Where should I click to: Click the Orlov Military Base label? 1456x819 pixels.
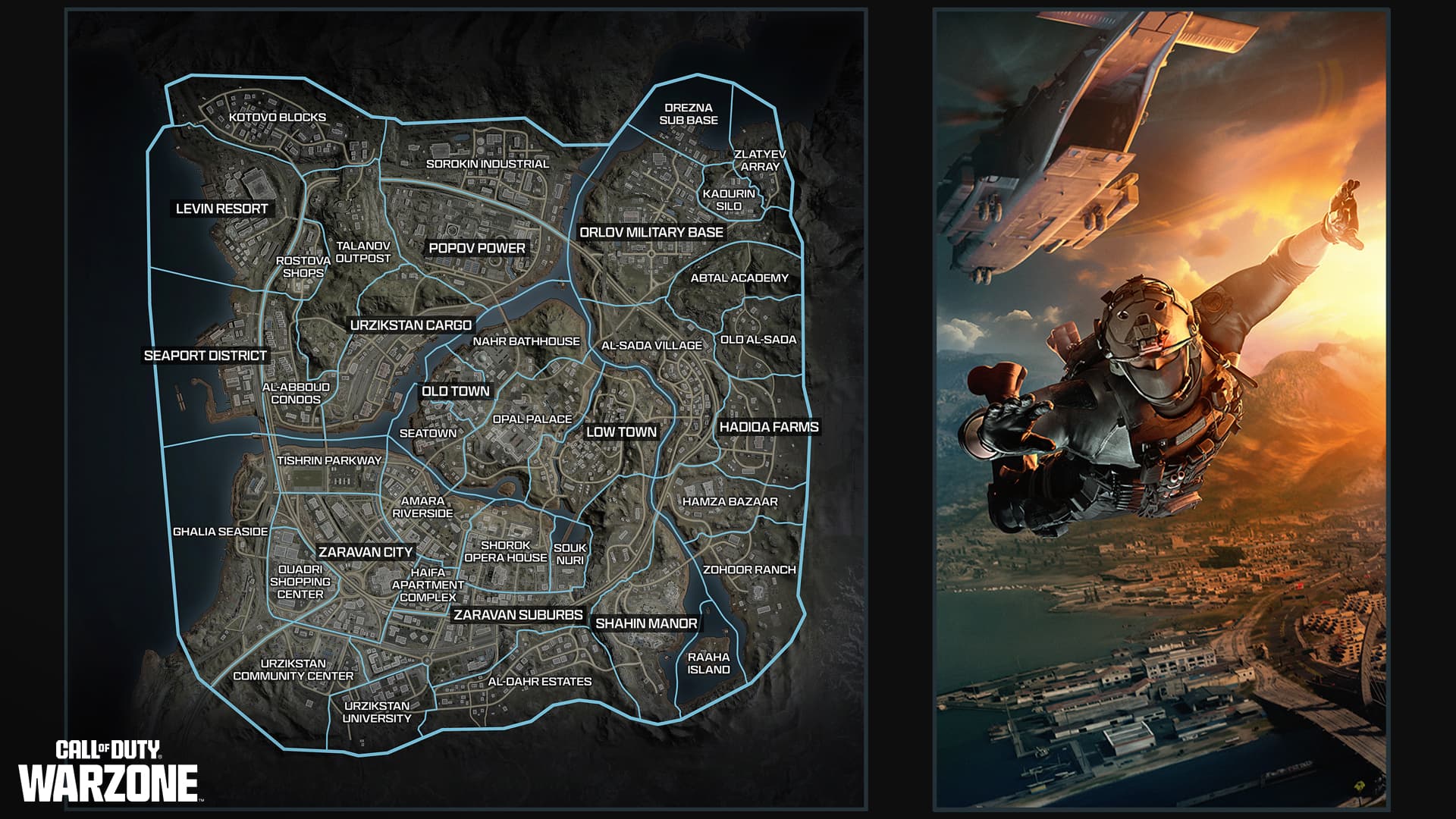pos(651,232)
